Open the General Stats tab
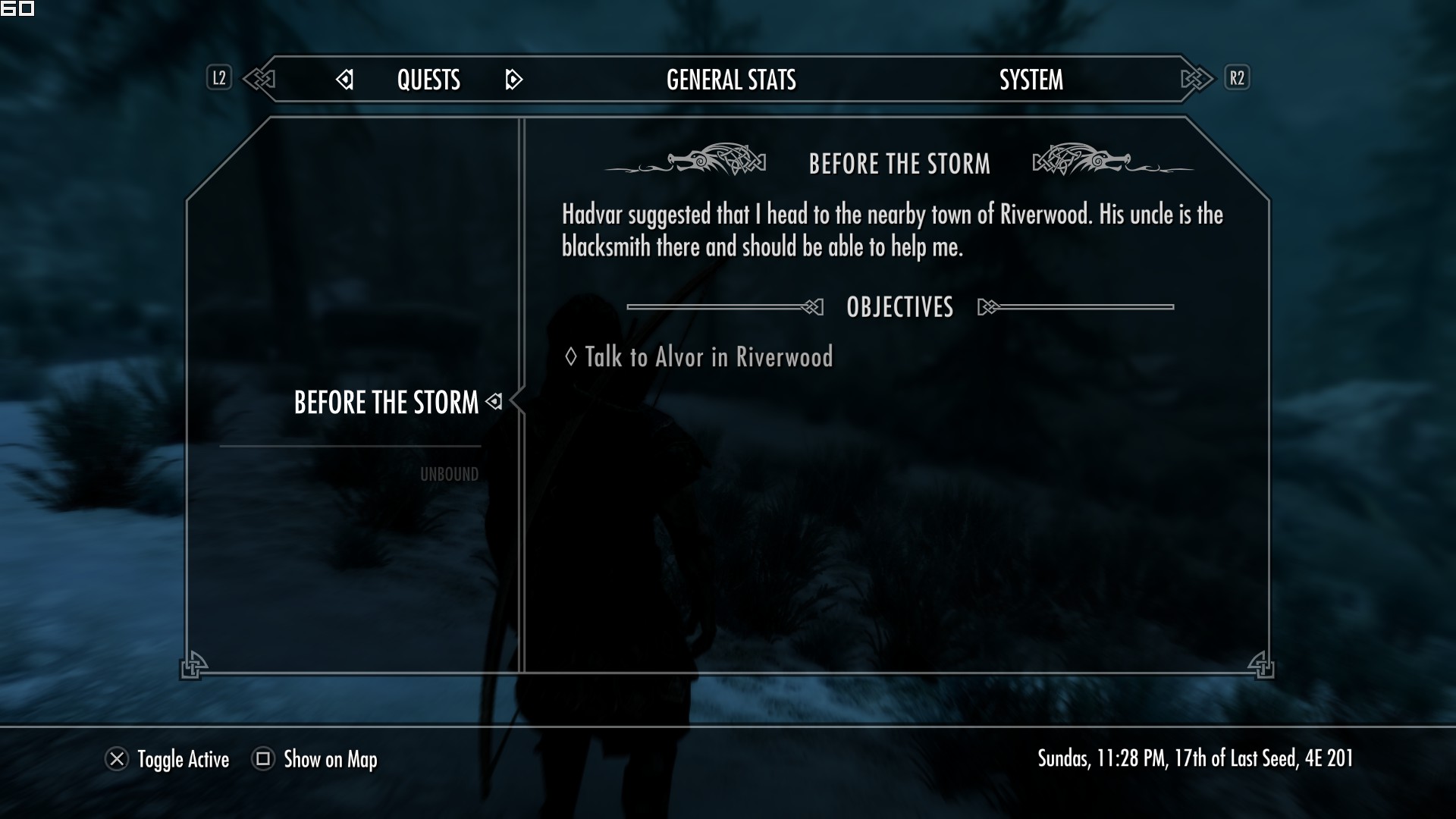 coord(731,80)
